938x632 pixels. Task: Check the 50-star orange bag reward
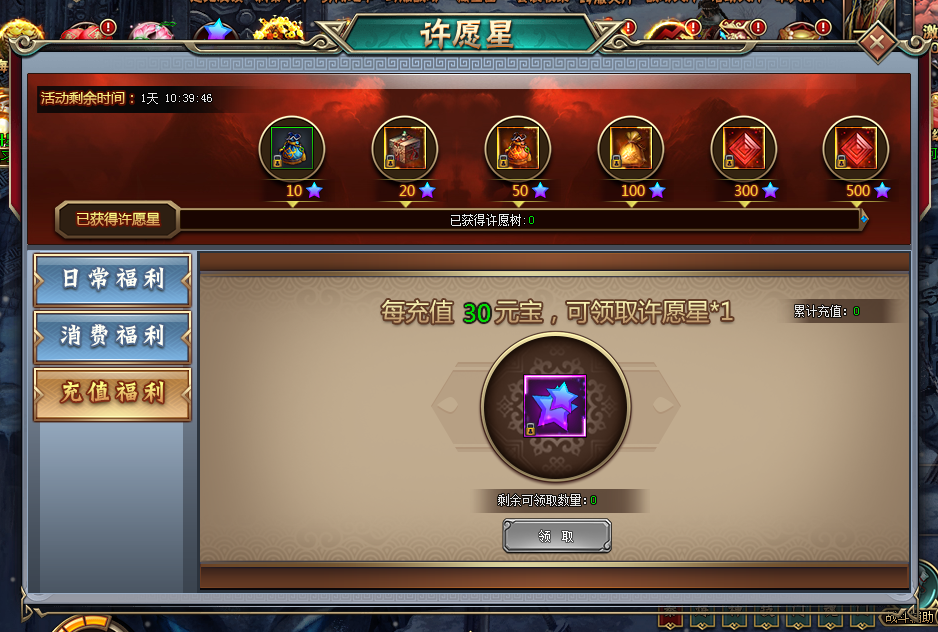click(x=518, y=150)
